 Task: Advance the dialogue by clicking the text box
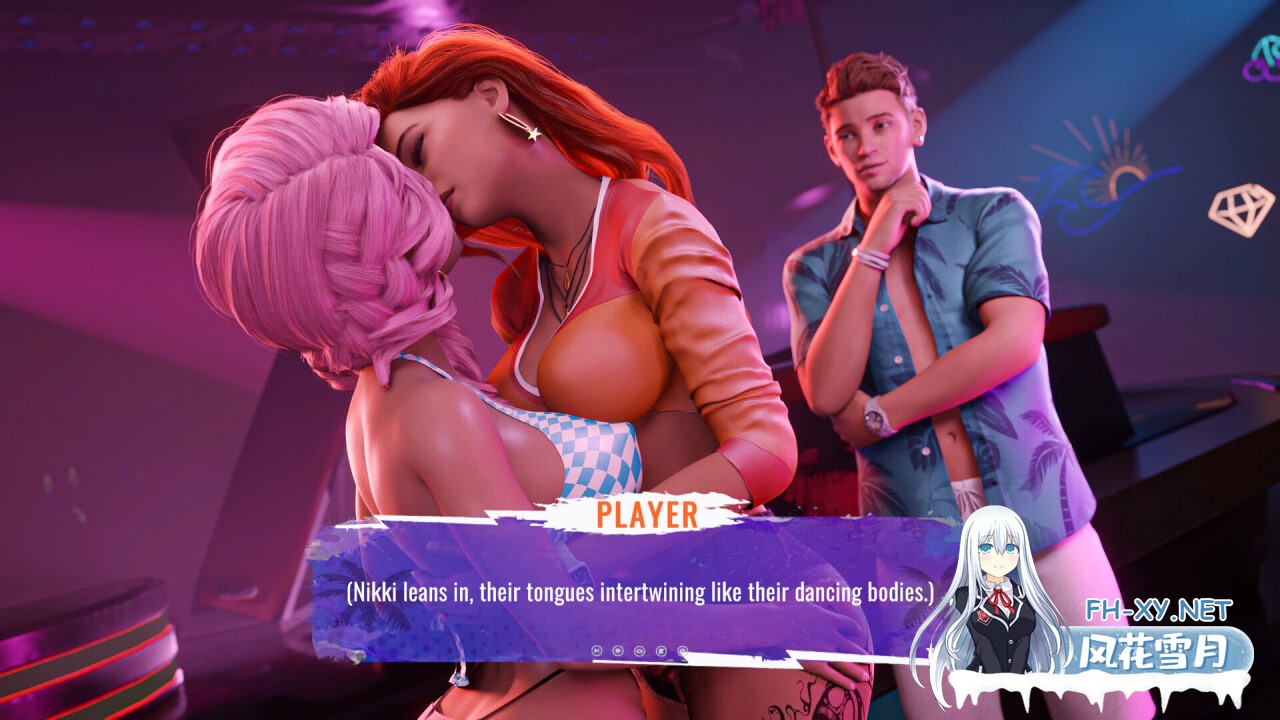[x=640, y=592]
